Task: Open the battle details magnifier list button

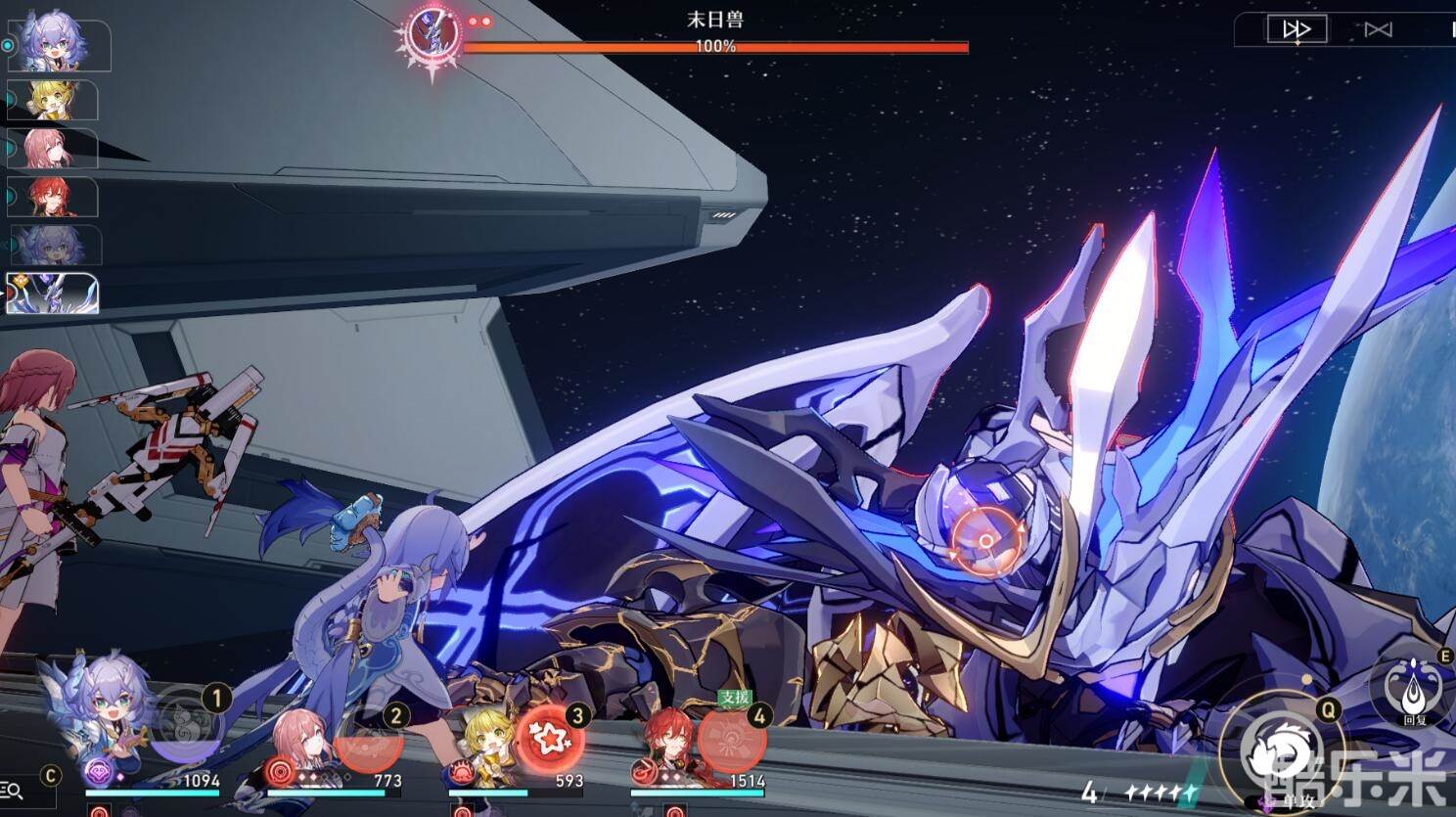Action: [x=13, y=791]
